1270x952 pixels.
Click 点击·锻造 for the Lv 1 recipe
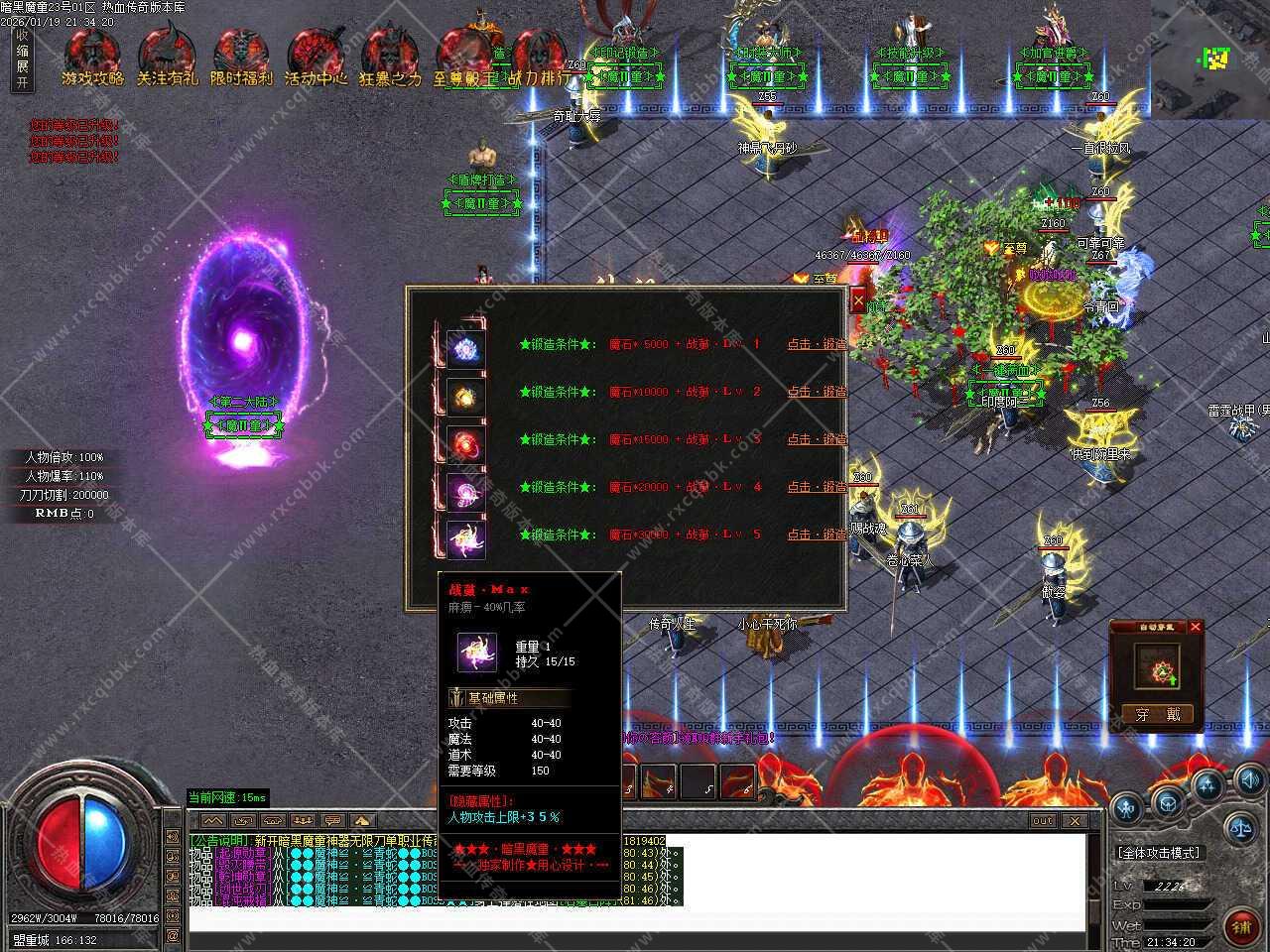[x=817, y=344]
